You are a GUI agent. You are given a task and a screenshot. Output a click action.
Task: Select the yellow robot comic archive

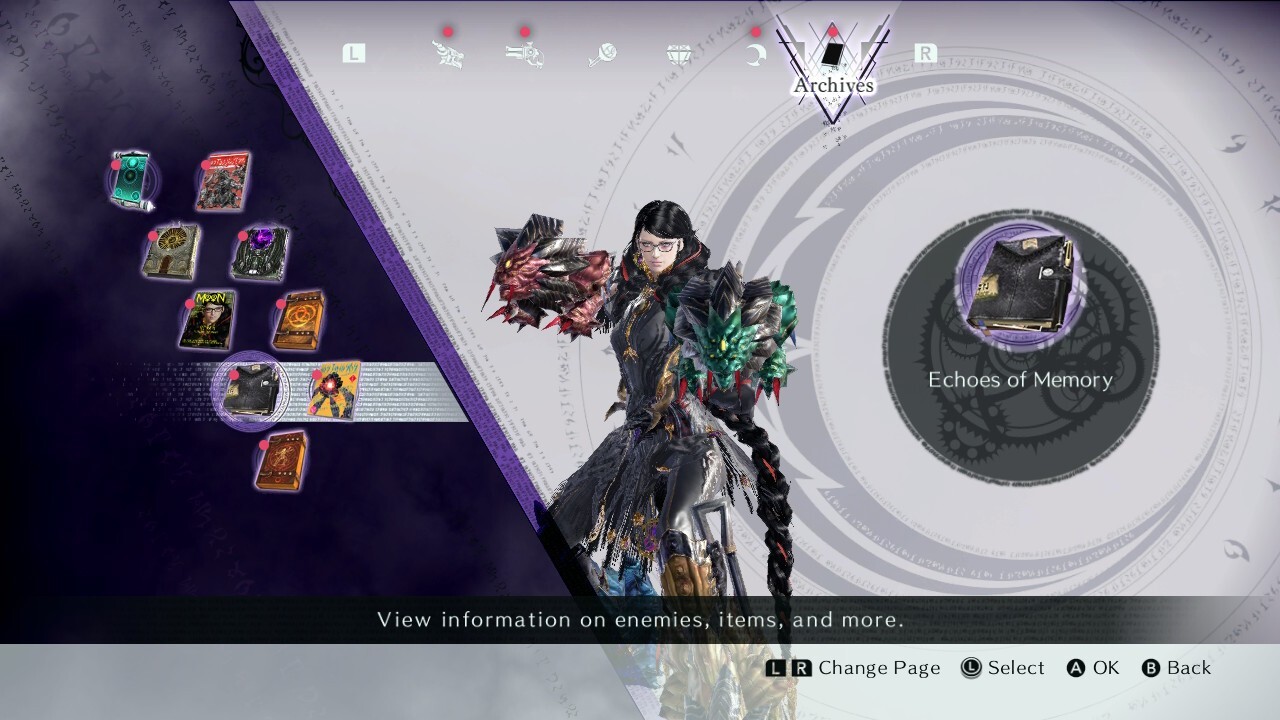pyautogui.click(x=335, y=390)
